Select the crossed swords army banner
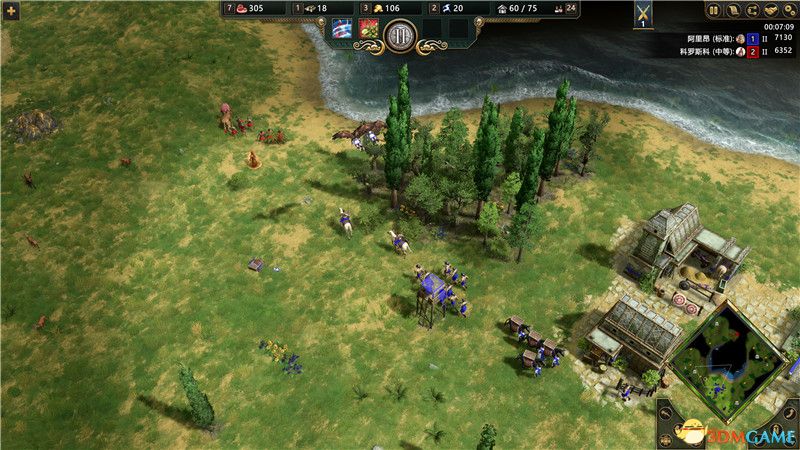The height and width of the screenshot is (450, 800). (644, 14)
